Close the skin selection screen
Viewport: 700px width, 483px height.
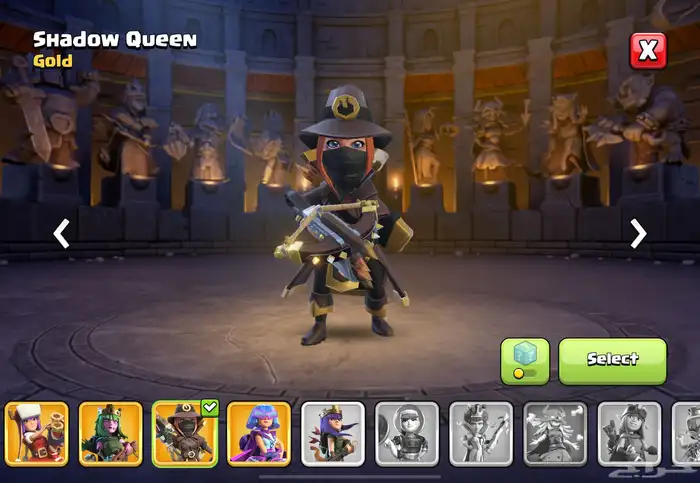pos(647,50)
